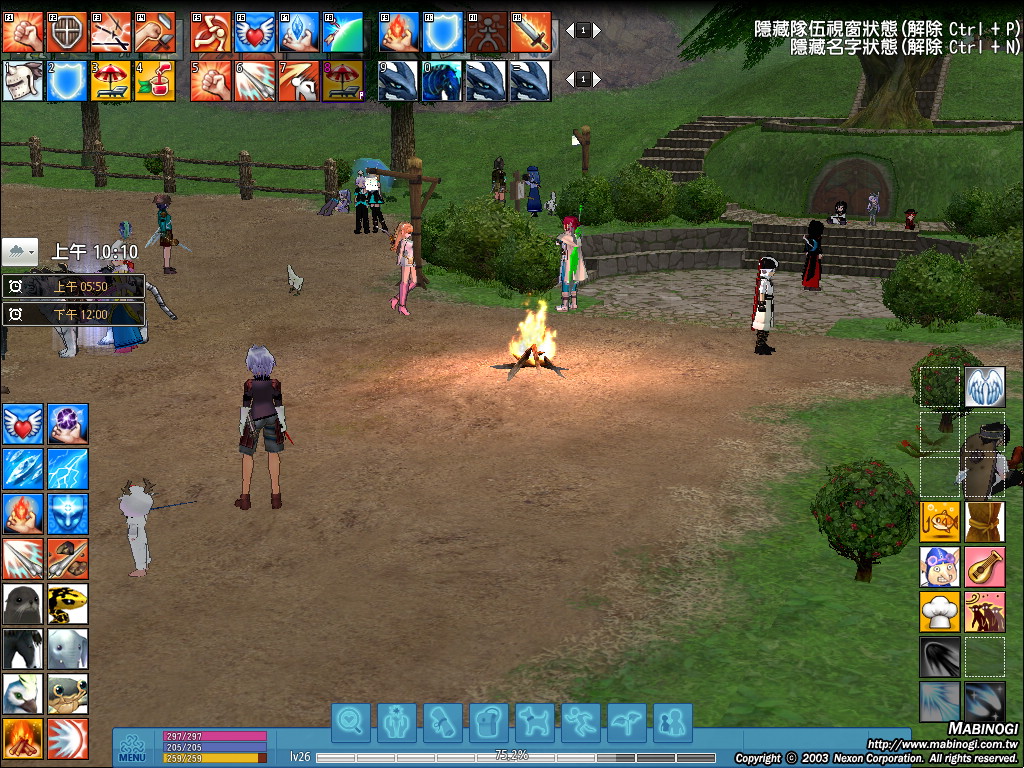This screenshot has width=1024, height=768.
Task: Click the 上午 05:50 alarm entry
Action: tap(74, 287)
